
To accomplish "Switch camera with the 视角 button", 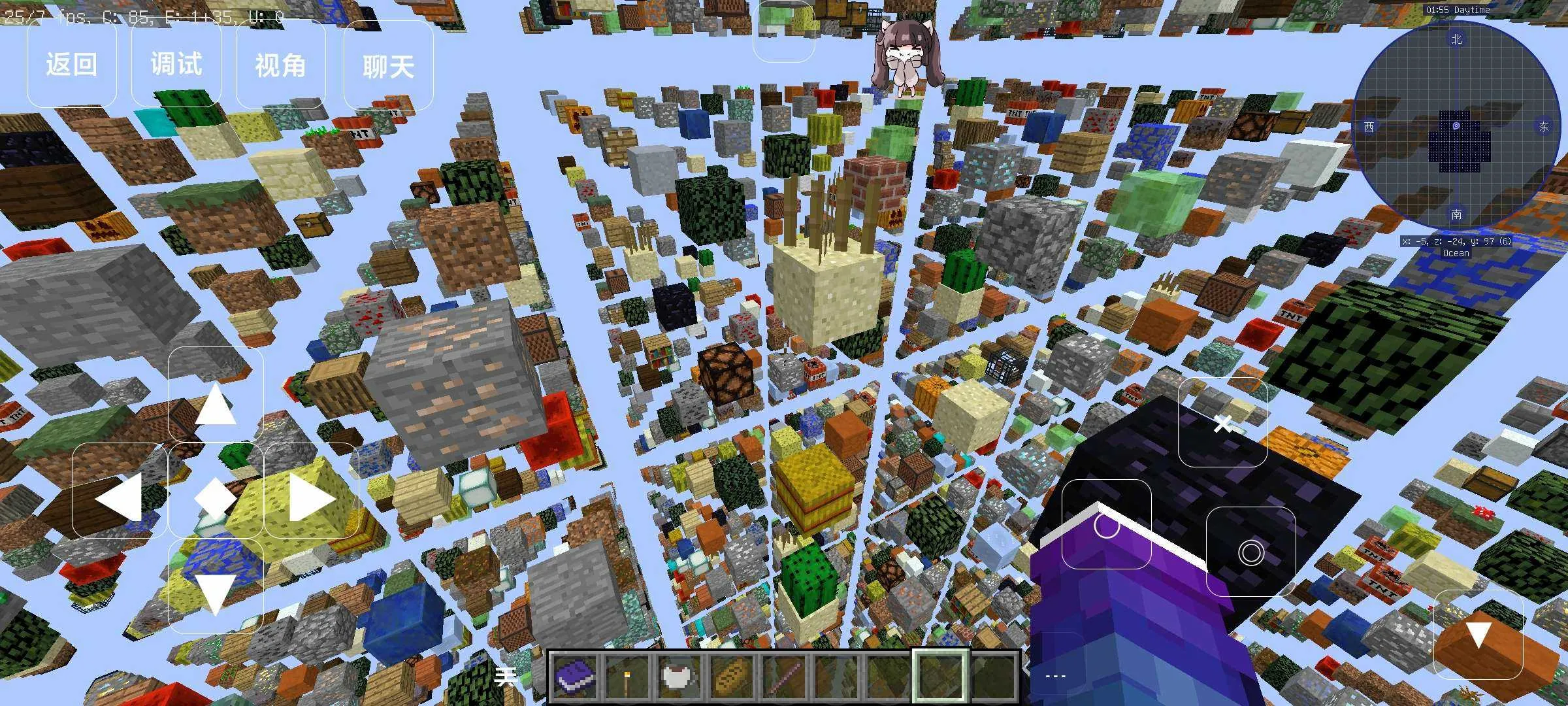I will [x=280, y=65].
